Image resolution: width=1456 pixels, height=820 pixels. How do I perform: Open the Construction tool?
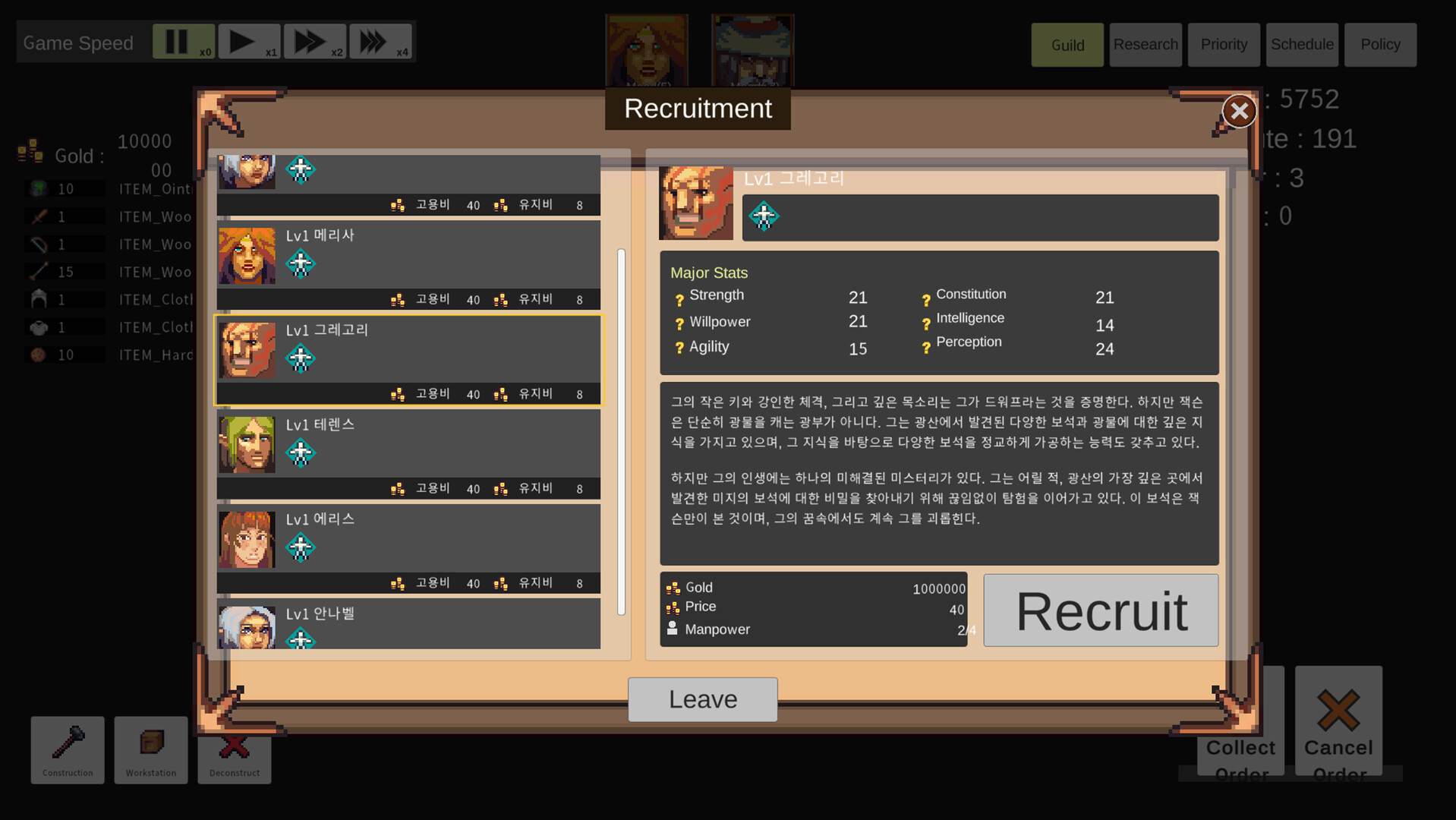67,750
